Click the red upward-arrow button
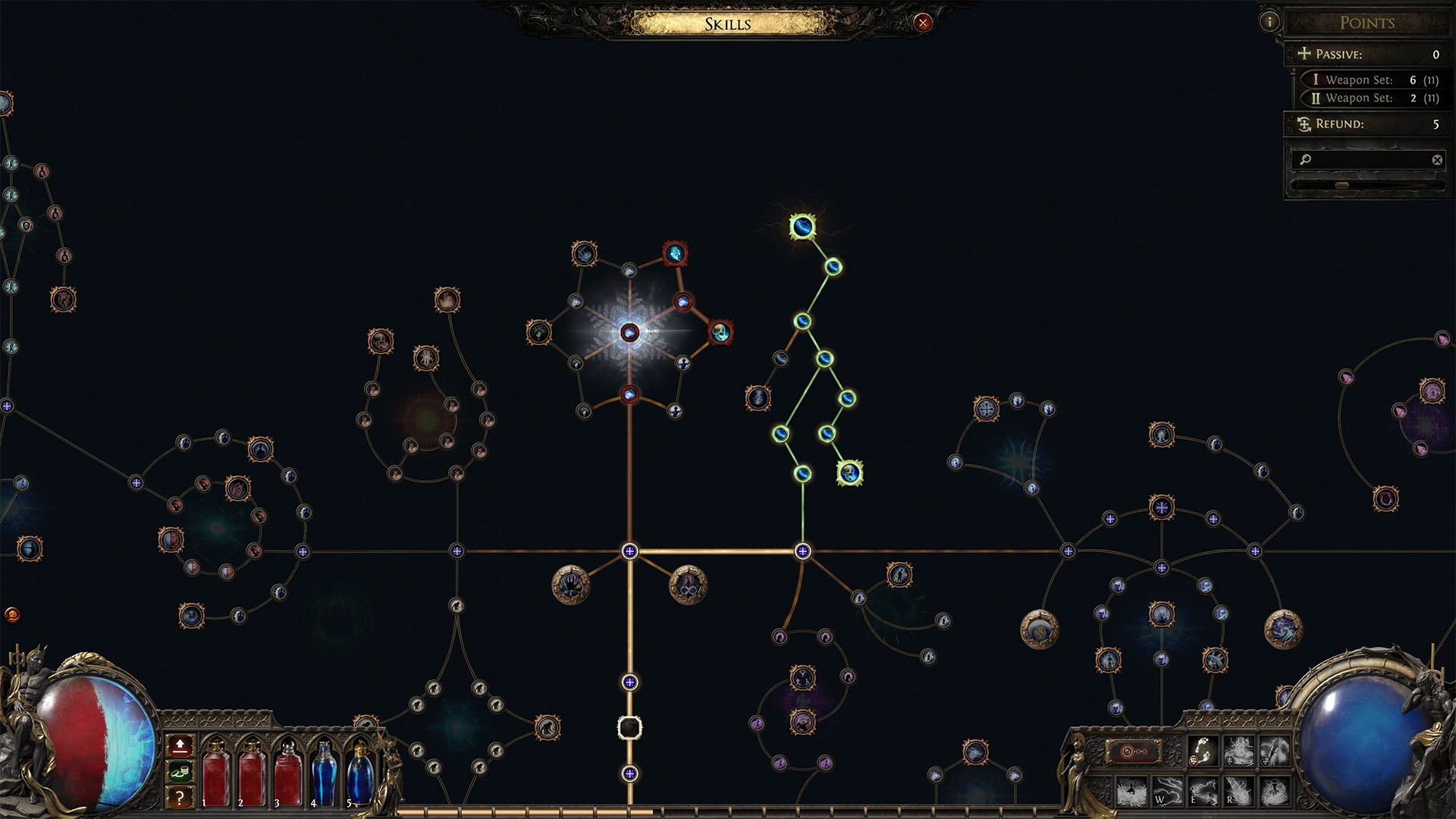Viewport: 1456px width, 819px height. (x=180, y=745)
